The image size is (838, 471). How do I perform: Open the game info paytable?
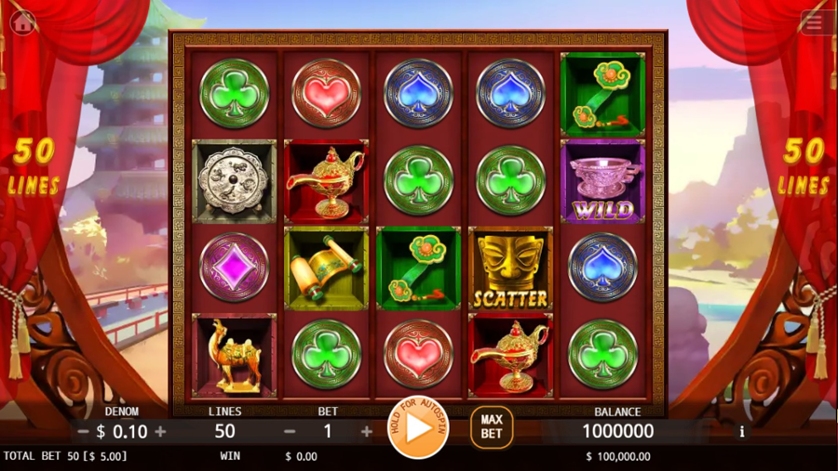click(x=741, y=432)
